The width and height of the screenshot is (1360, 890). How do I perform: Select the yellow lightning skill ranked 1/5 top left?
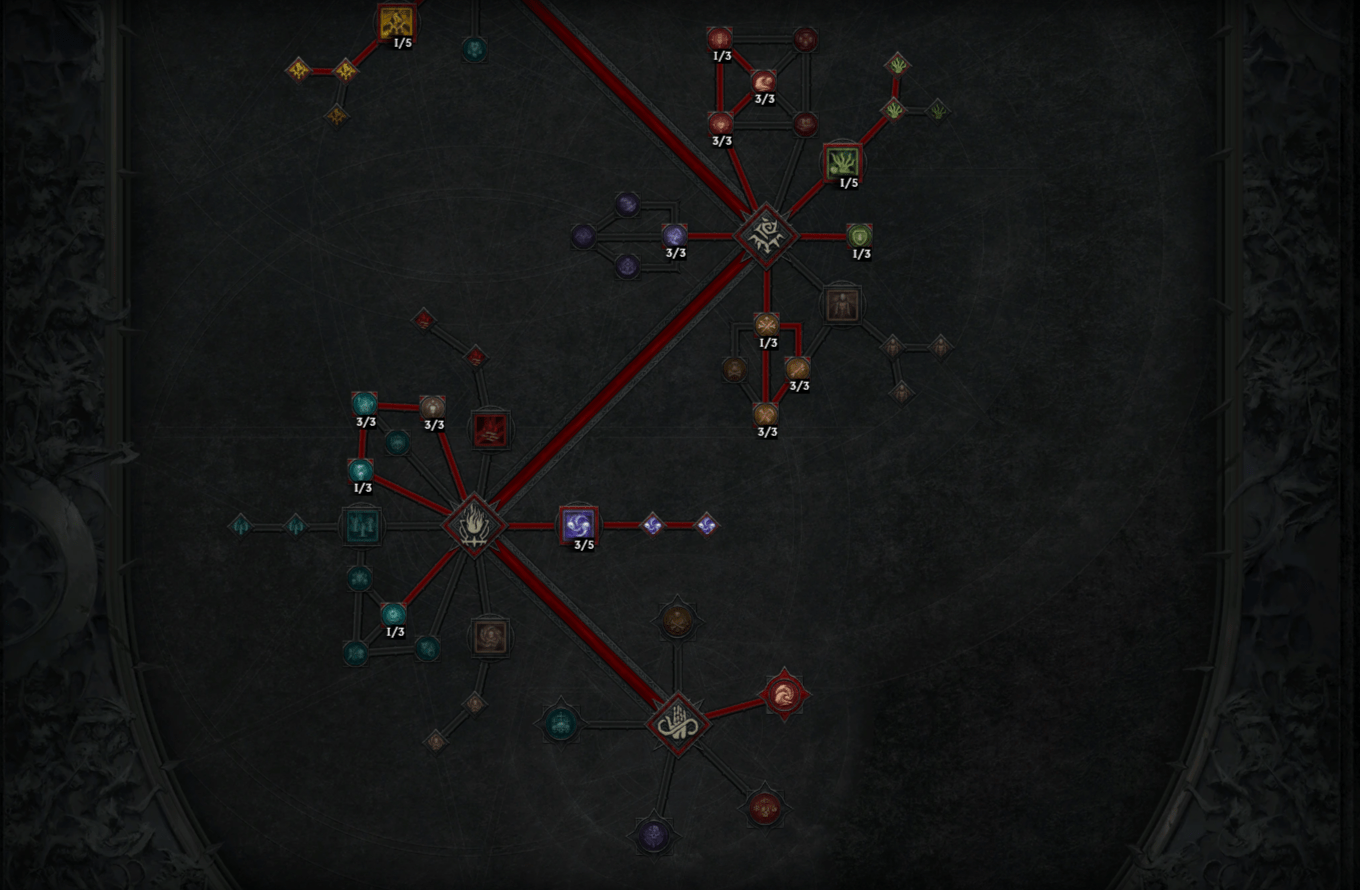click(397, 18)
